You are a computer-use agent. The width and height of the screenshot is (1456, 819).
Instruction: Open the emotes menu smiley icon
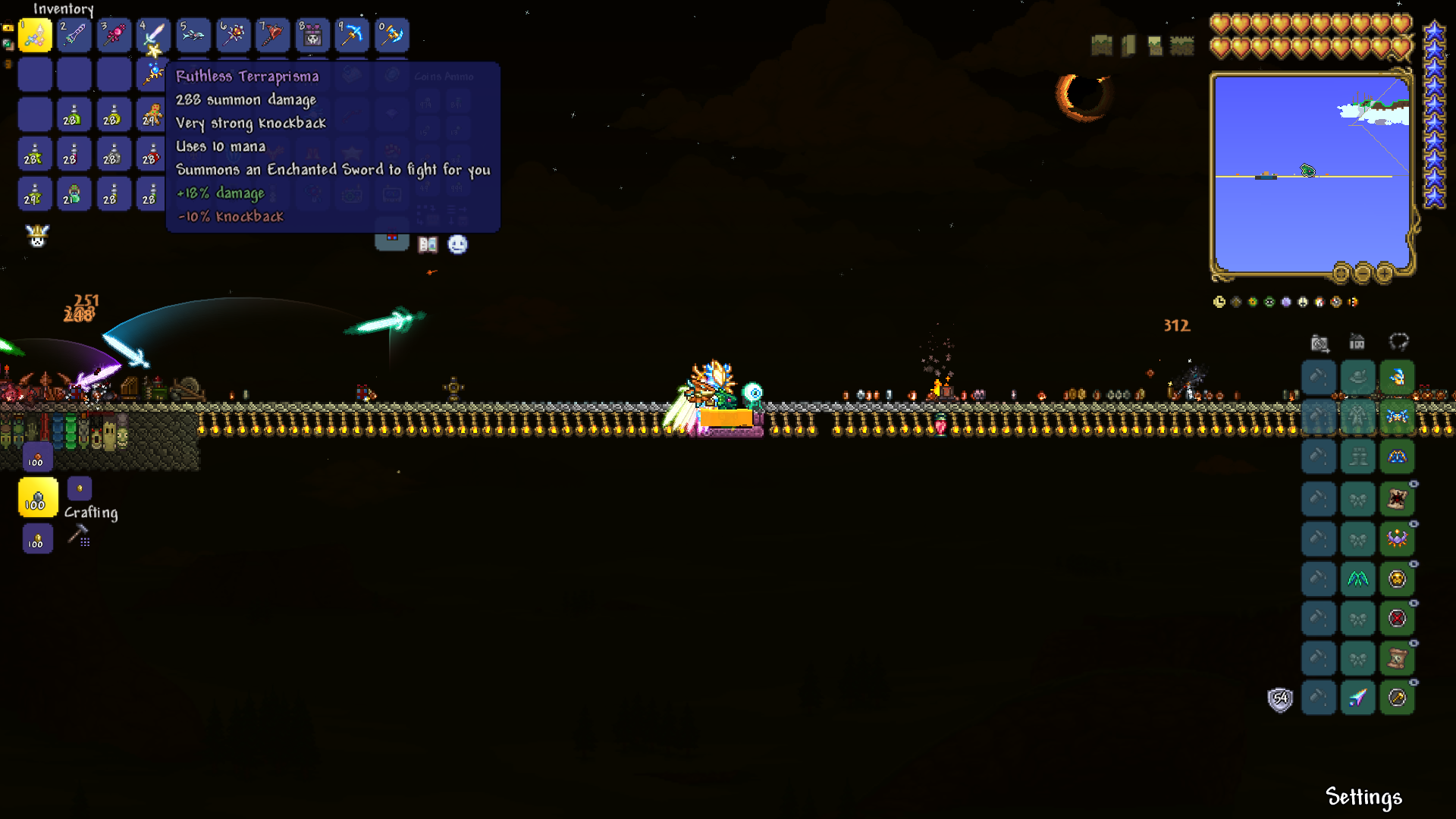[457, 244]
